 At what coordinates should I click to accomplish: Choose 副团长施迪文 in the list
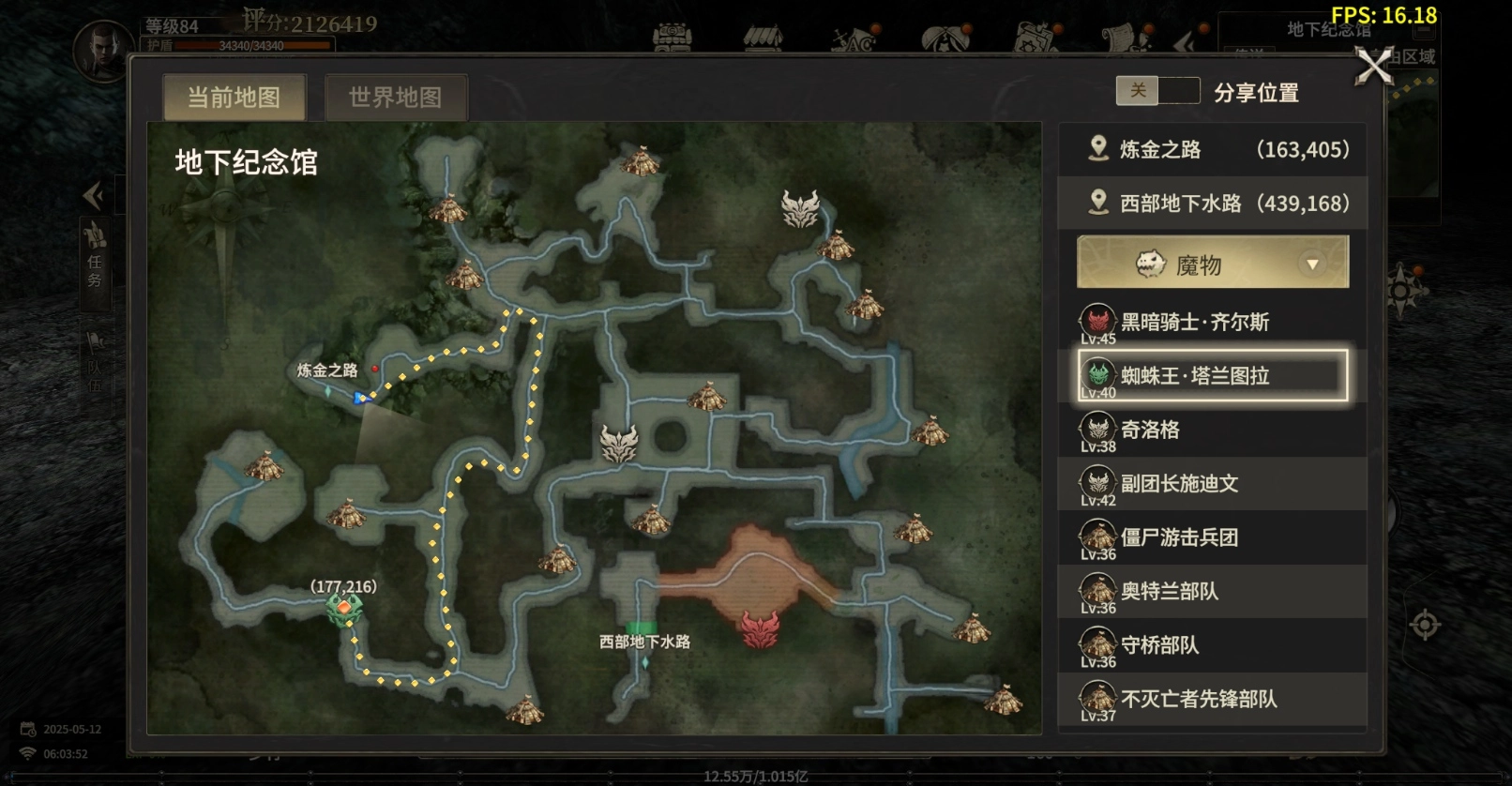(1213, 484)
